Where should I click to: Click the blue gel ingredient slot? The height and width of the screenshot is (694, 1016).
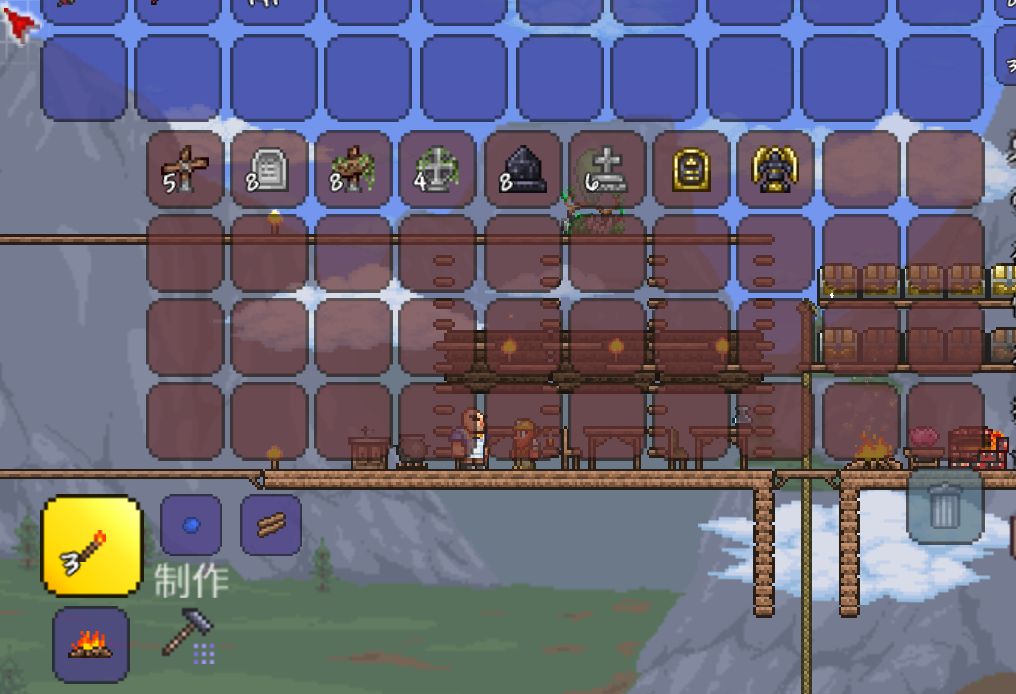coord(191,525)
